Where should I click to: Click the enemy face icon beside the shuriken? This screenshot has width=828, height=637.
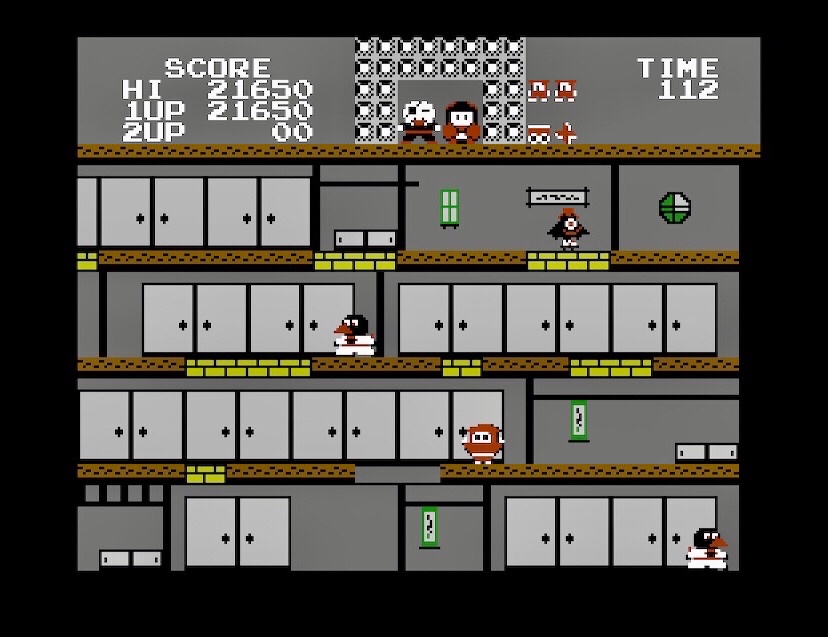coord(540,133)
